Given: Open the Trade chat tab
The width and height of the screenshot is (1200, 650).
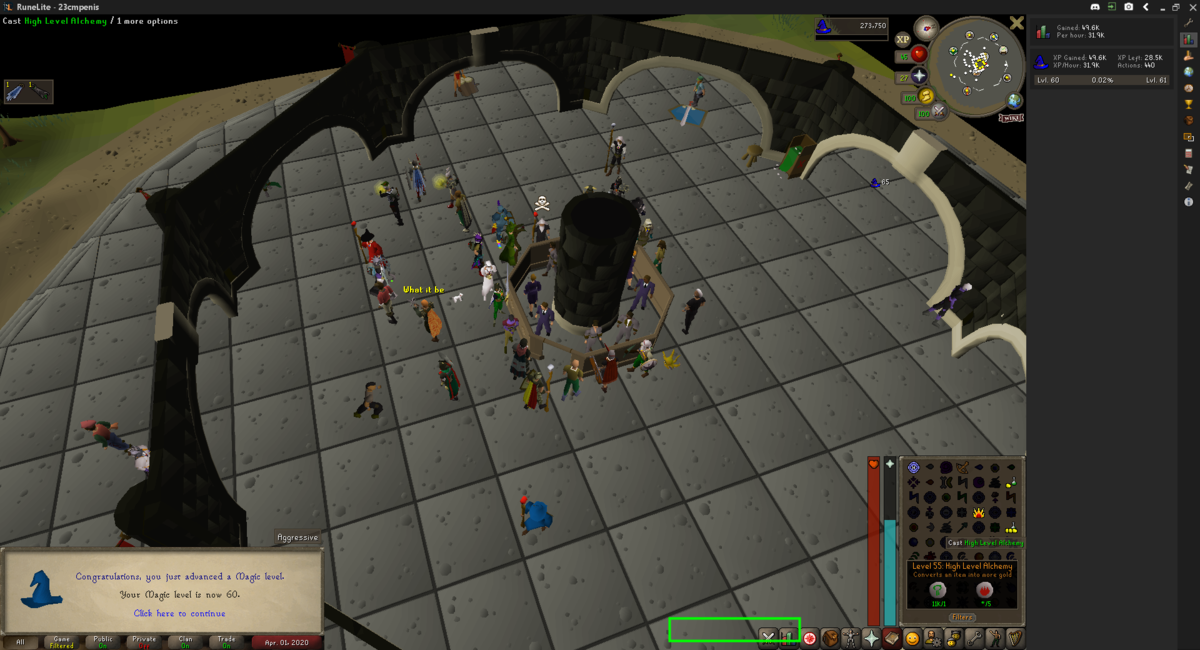Looking at the screenshot, I should [227, 641].
